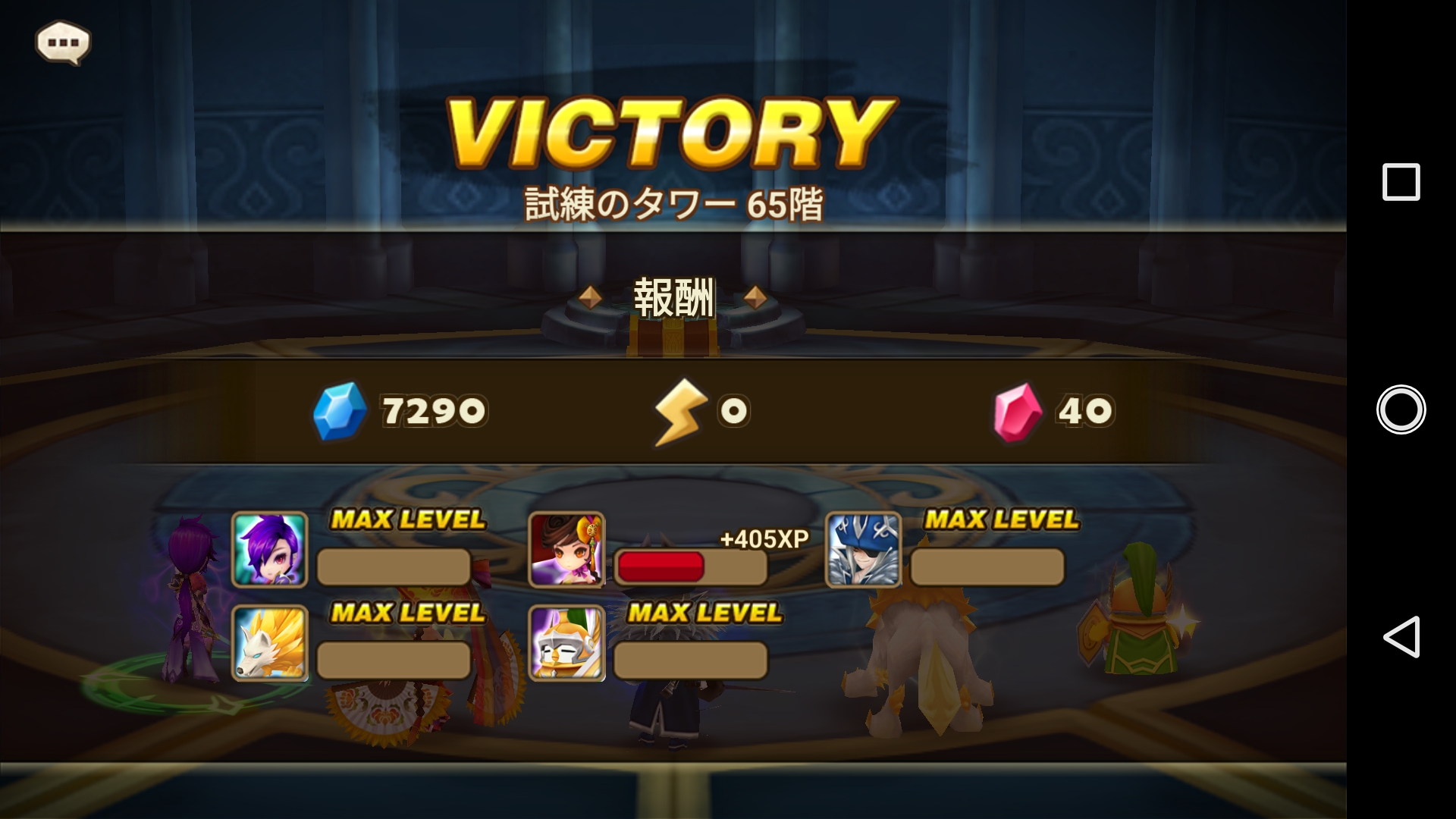Click the red XP progress bar
Image resolution: width=1456 pixels, height=819 pixels.
tap(661, 568)
